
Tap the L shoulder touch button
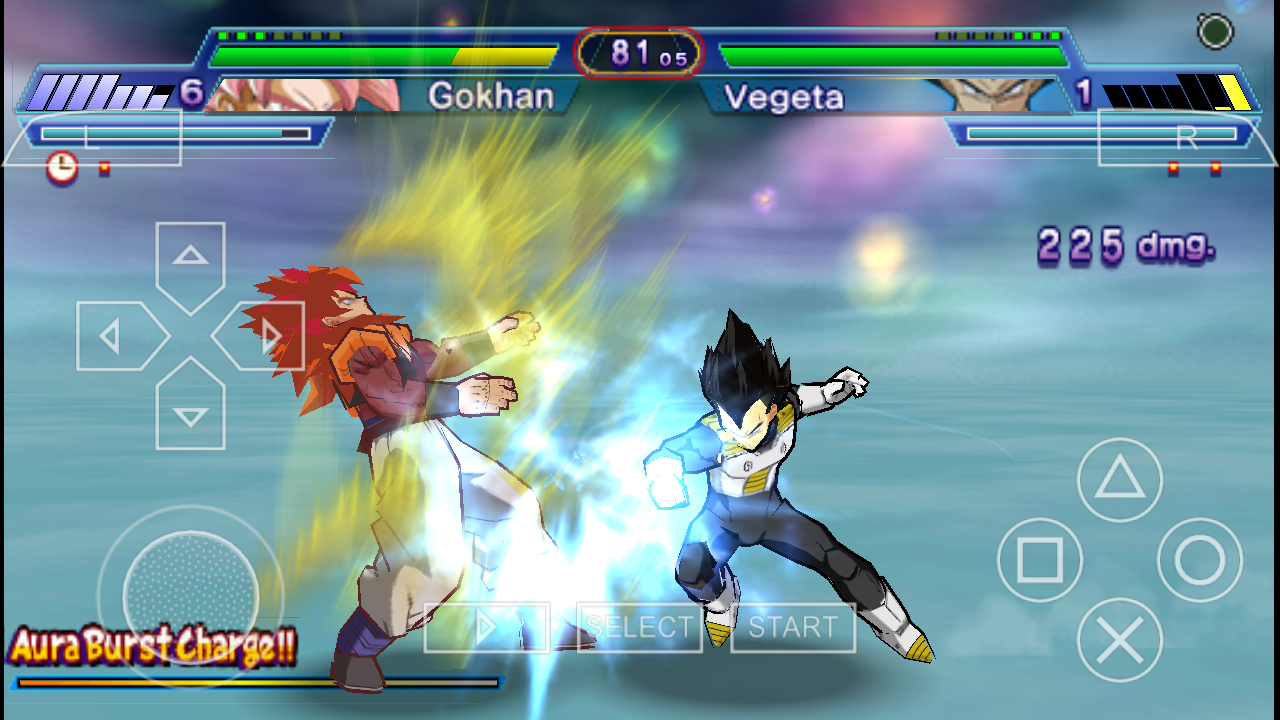[92, 138]
